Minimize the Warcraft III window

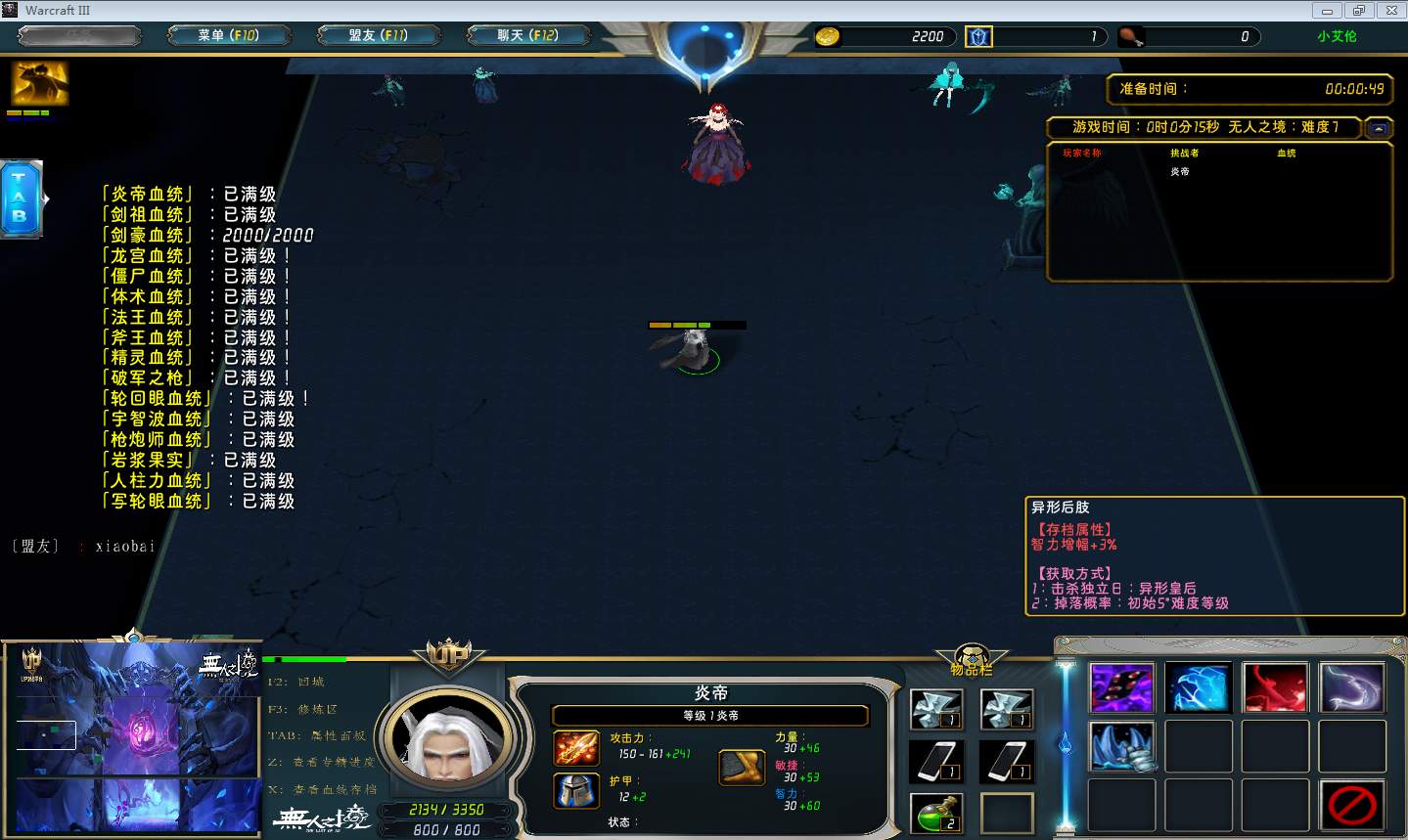pyautogui.click(x=1327, y=11)
